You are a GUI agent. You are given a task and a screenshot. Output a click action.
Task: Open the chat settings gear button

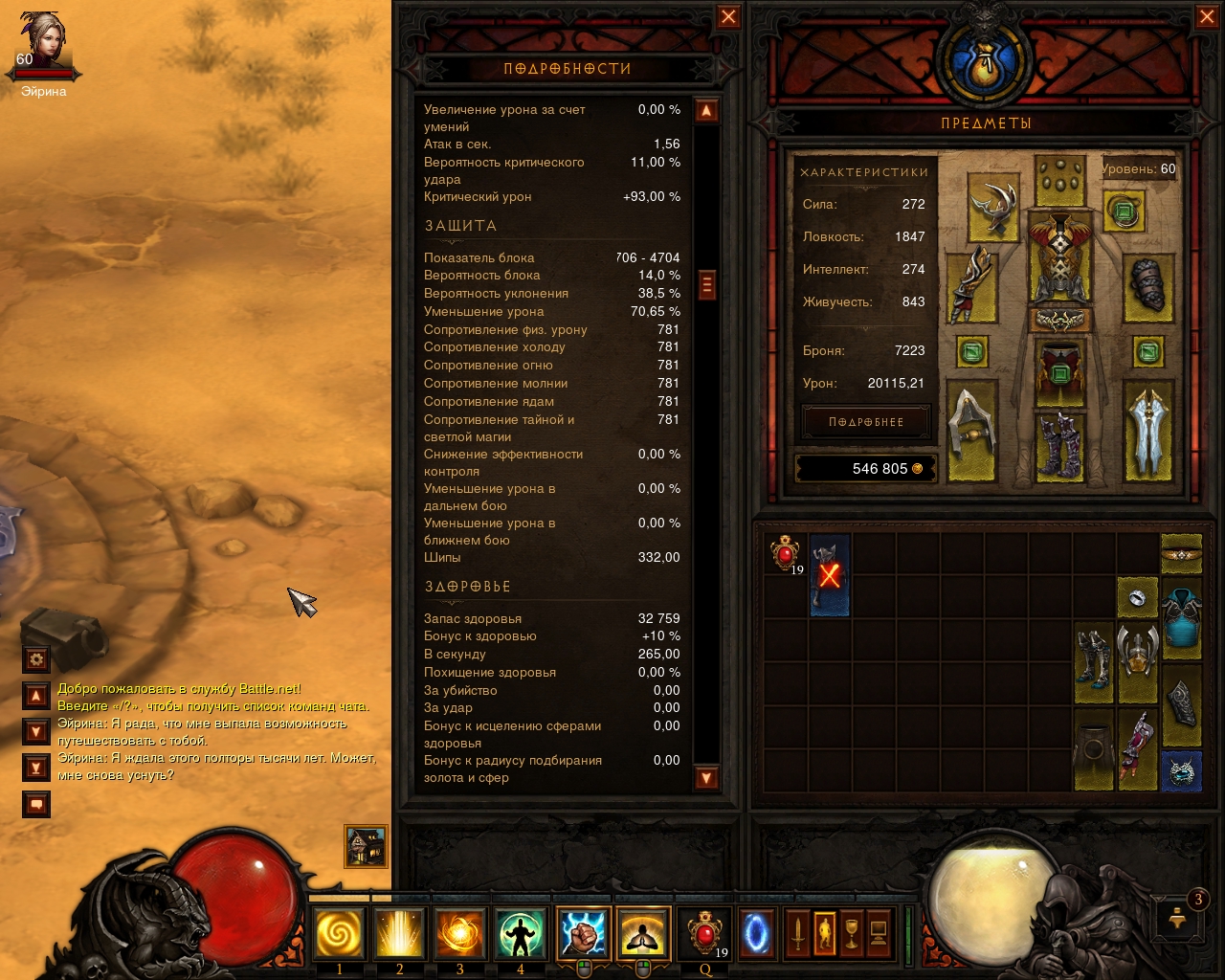(x=36, y=658)
